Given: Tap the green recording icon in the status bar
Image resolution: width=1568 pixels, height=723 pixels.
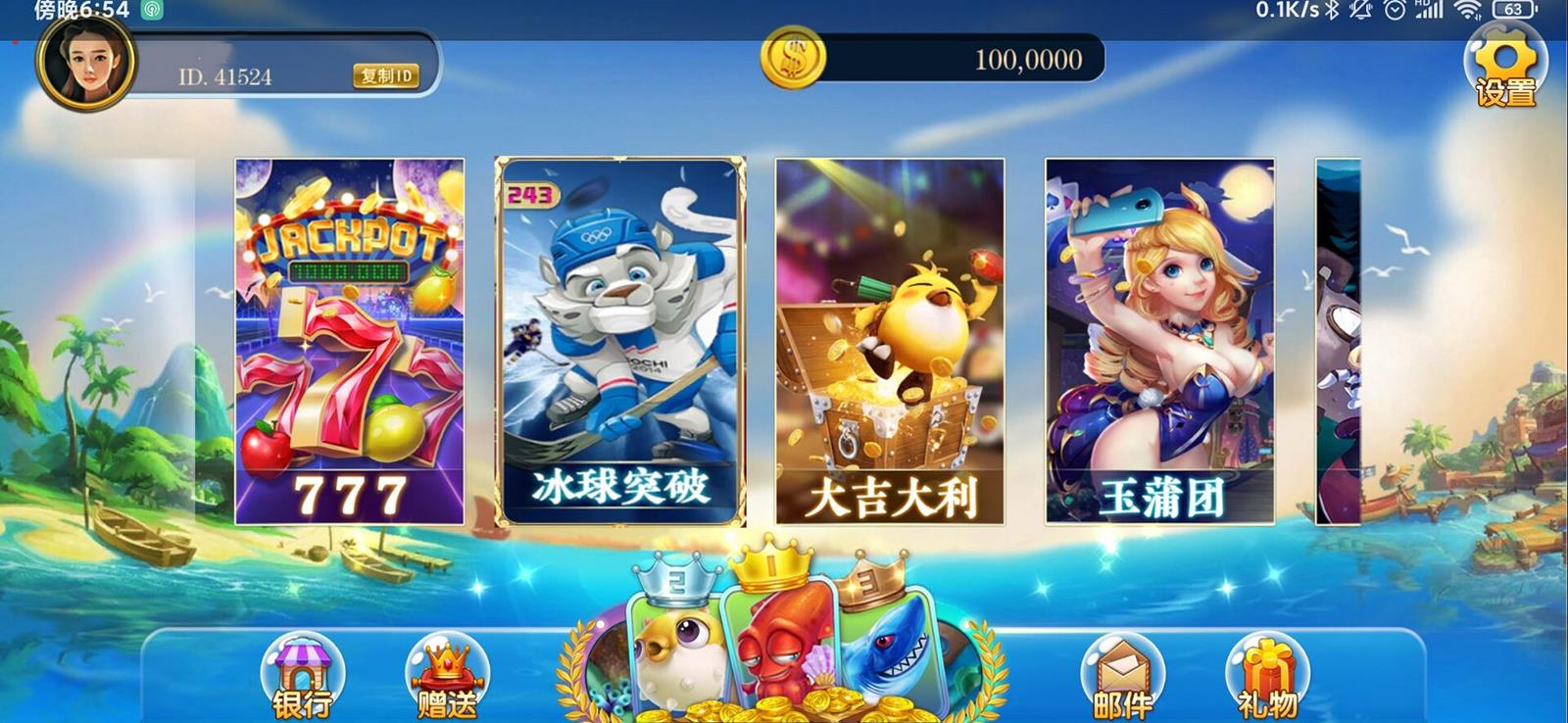Looking at the screenshot, I should point(152,12).
